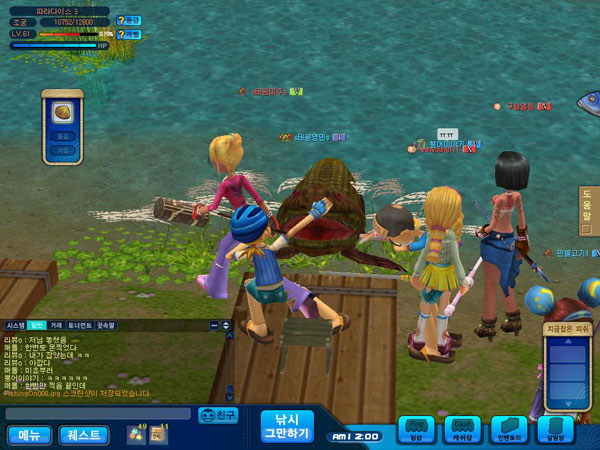
Task: Switch to the 토너먼트 chat tab
Action: coord(79,325)
